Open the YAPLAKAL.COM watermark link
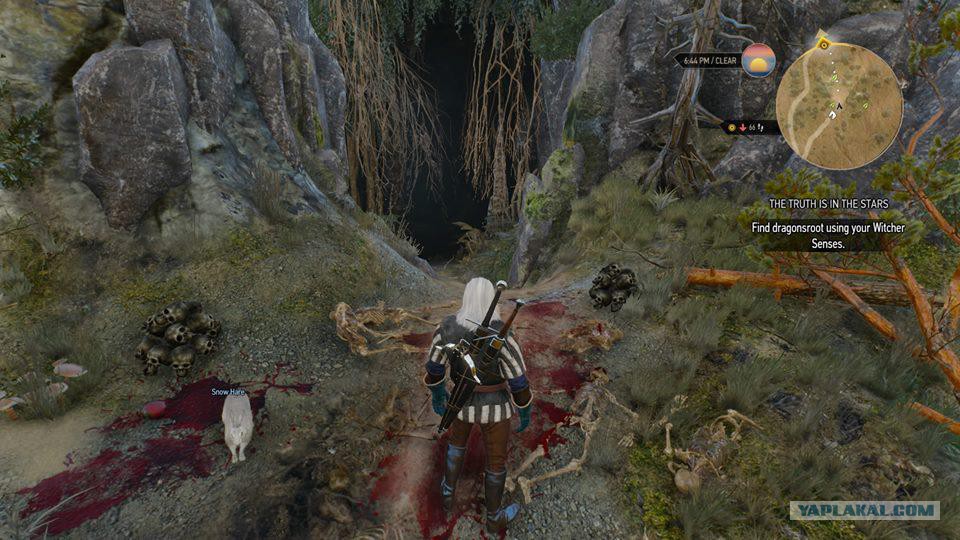The width and height of the screenshot is (960, 540). 864,510
